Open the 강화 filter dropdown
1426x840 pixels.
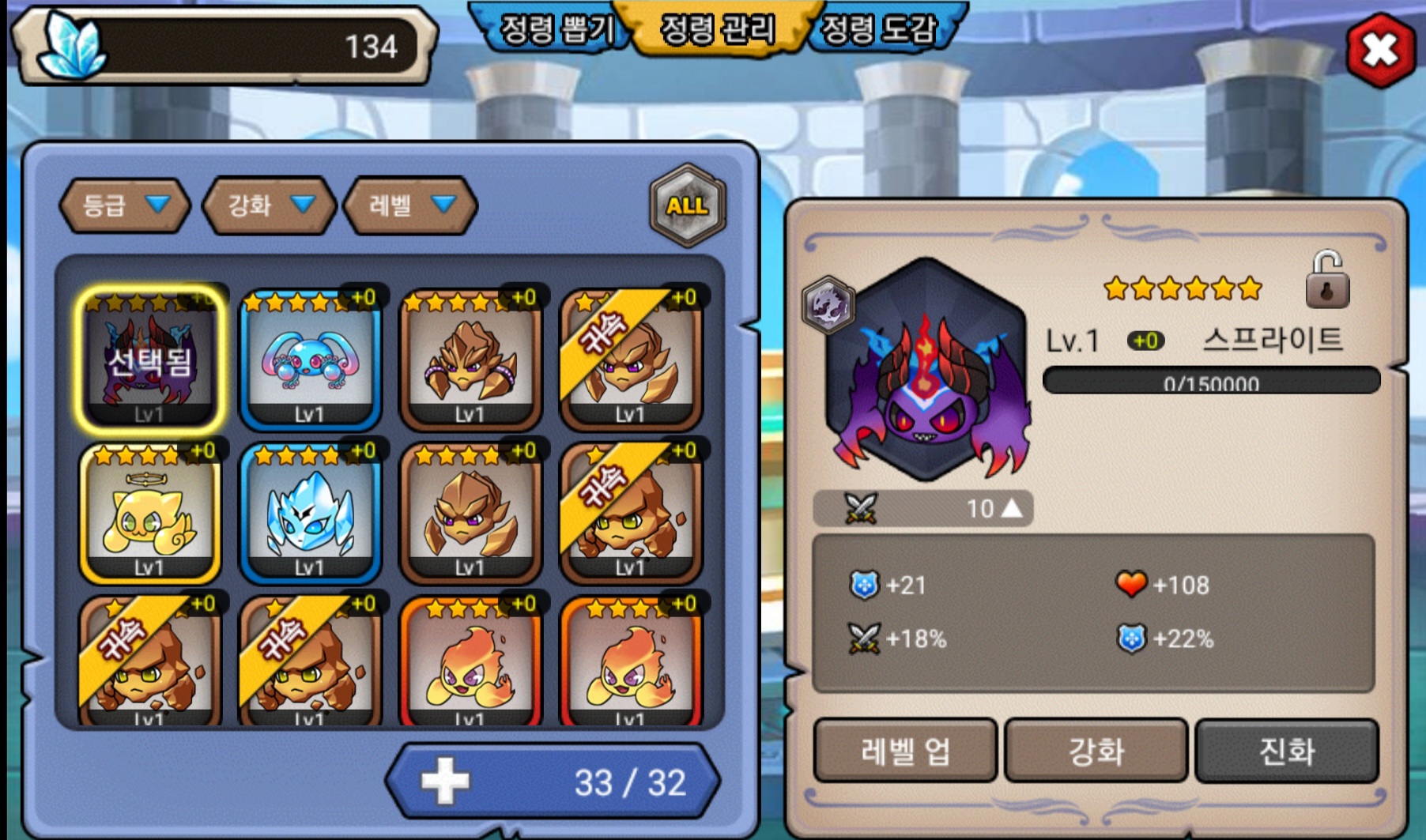(270, 205)
